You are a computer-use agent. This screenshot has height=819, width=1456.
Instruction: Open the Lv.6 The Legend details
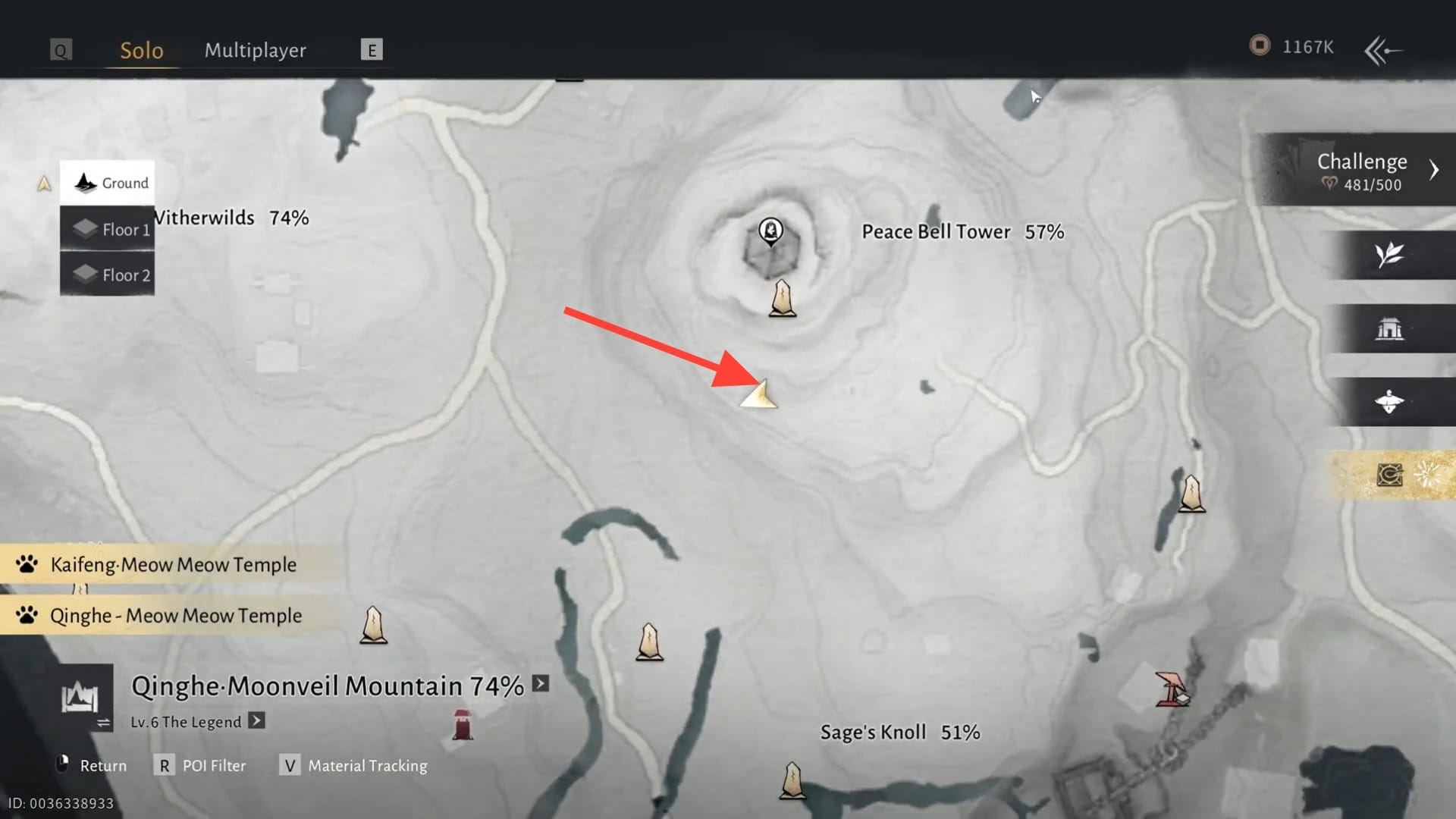click(x=257, y=720)
